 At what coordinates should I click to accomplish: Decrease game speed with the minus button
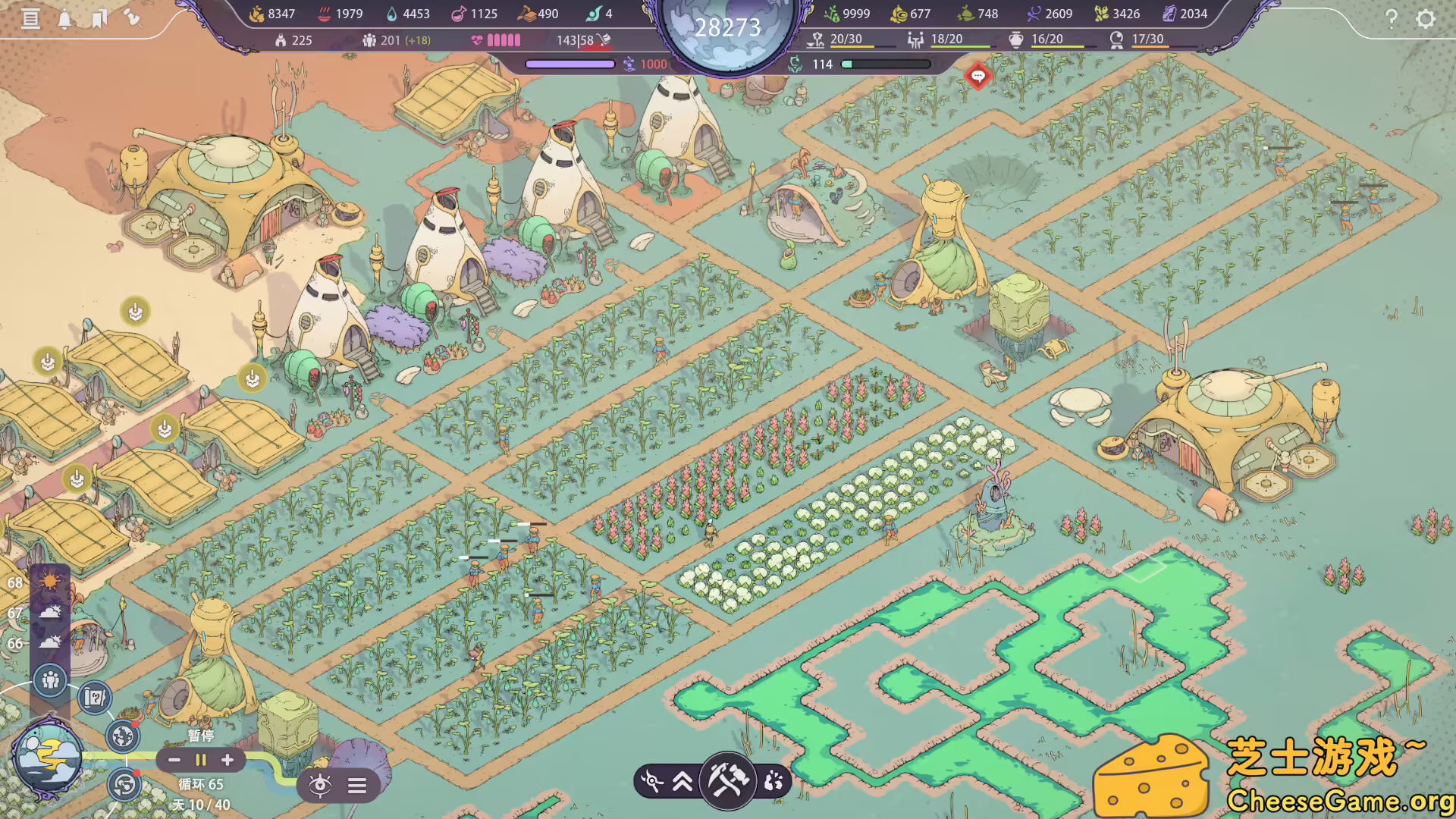point(175,760)
